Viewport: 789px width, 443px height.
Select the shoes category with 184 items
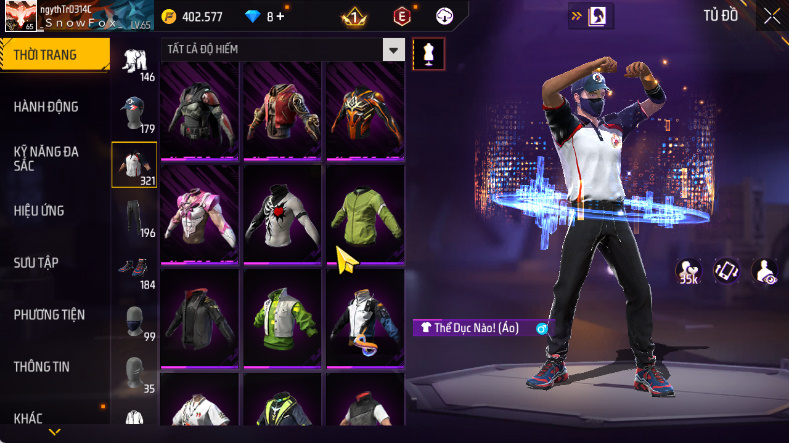(x=133, y=269)
